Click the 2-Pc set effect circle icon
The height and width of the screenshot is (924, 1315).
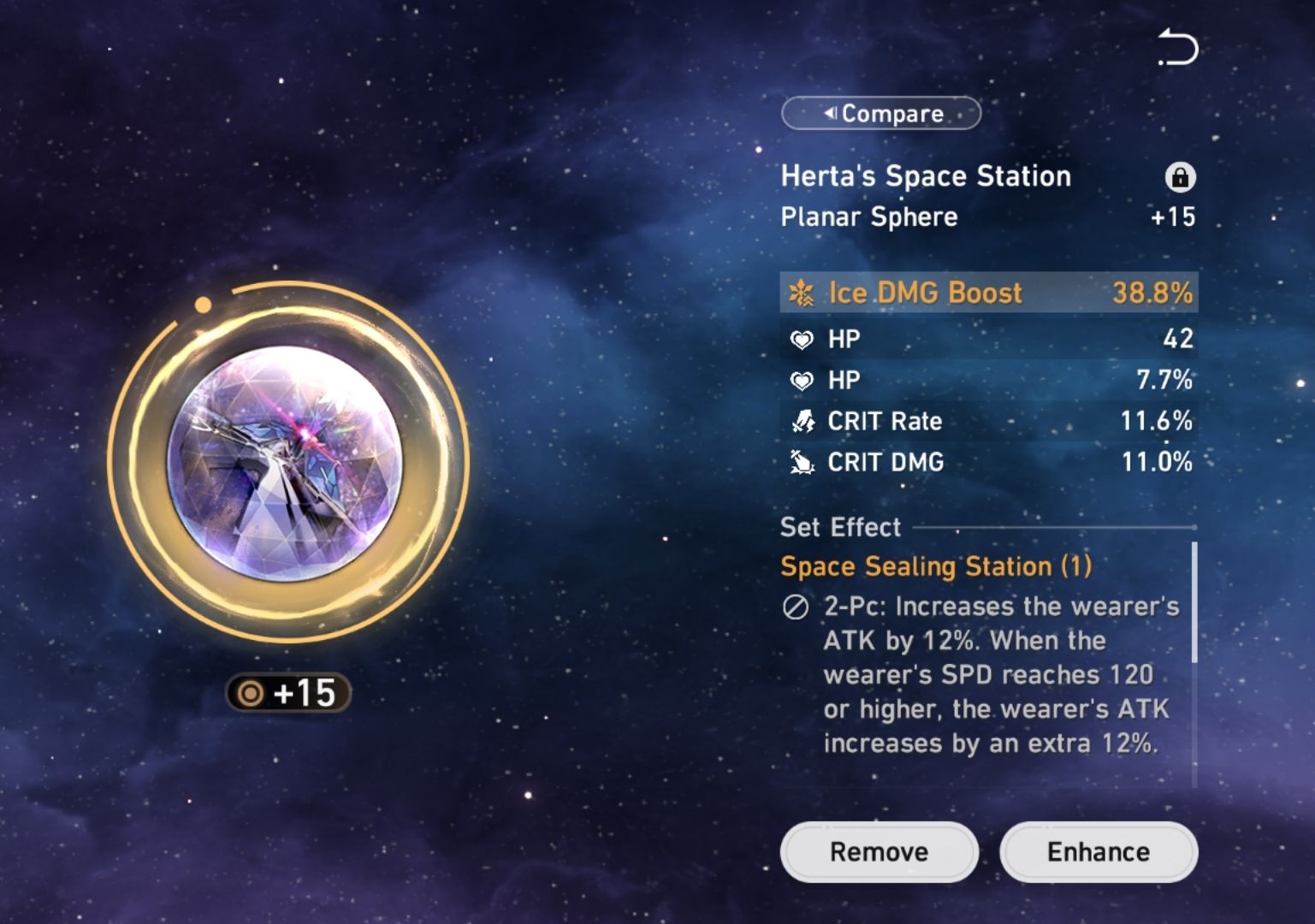tap(797, 607)
